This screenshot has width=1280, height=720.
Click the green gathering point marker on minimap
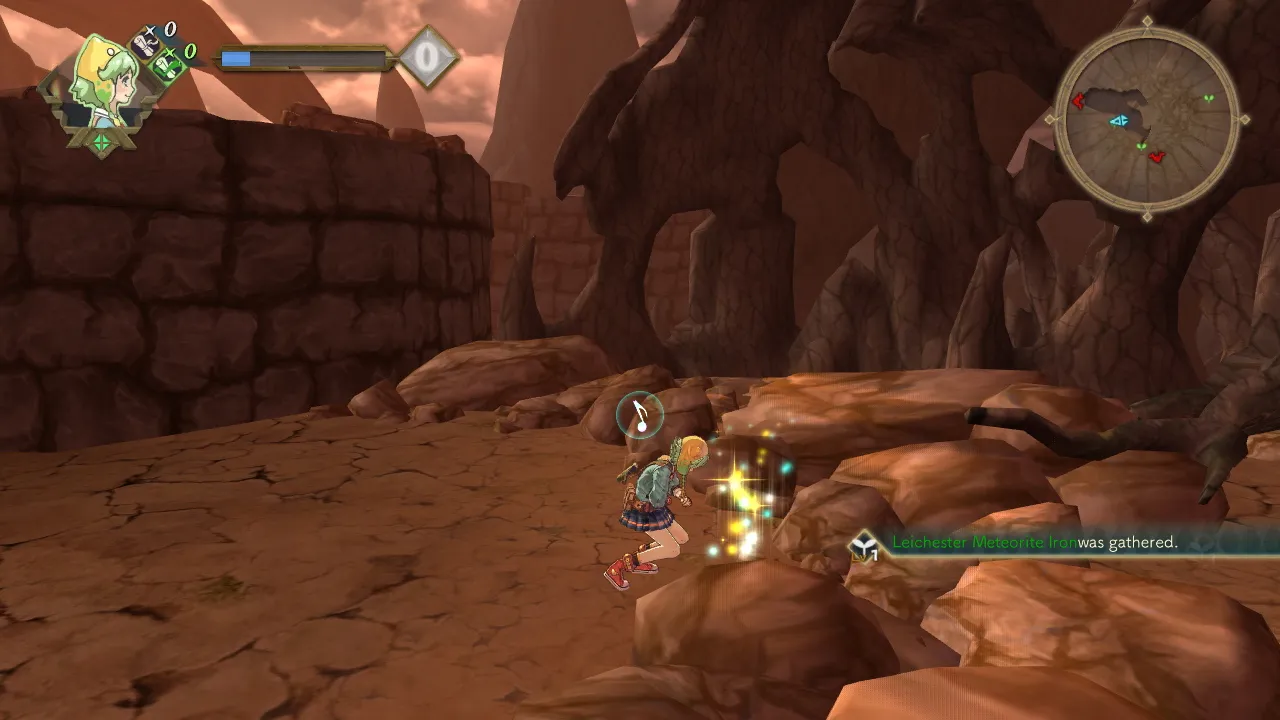(x=1209, y=98)
